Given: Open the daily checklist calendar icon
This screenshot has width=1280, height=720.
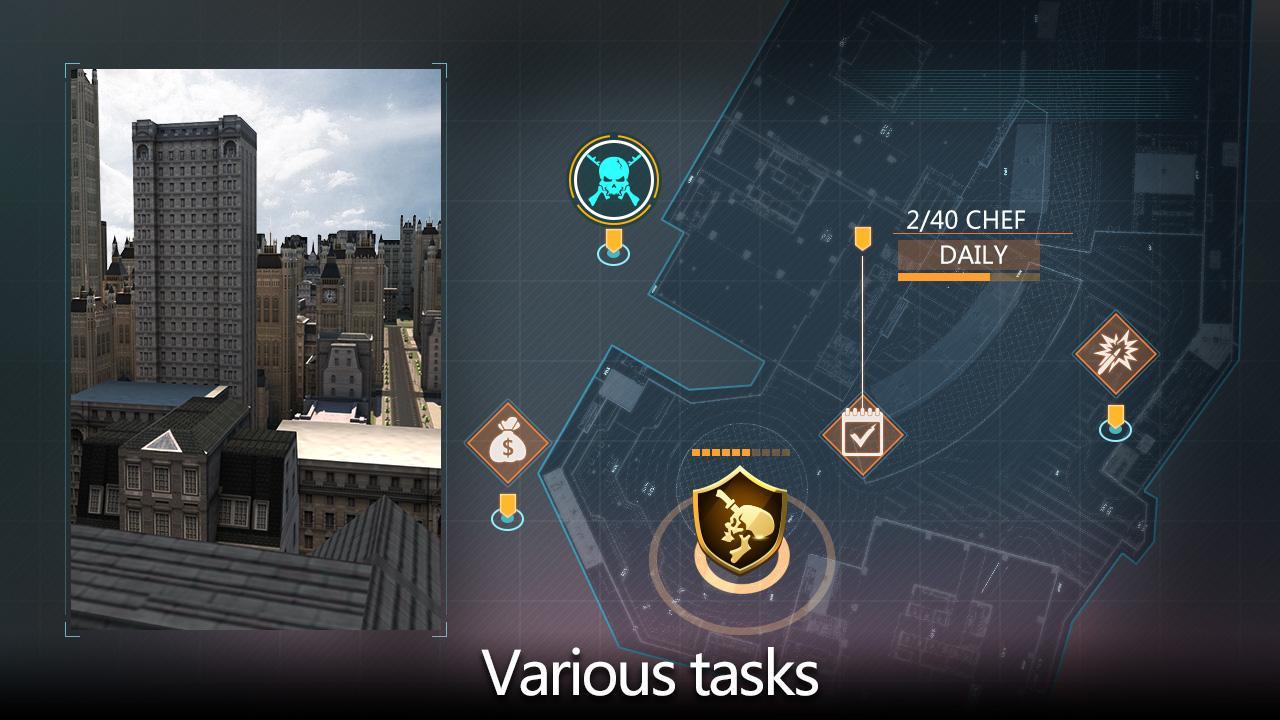Looking at the screenshot, I should (862, 436).
